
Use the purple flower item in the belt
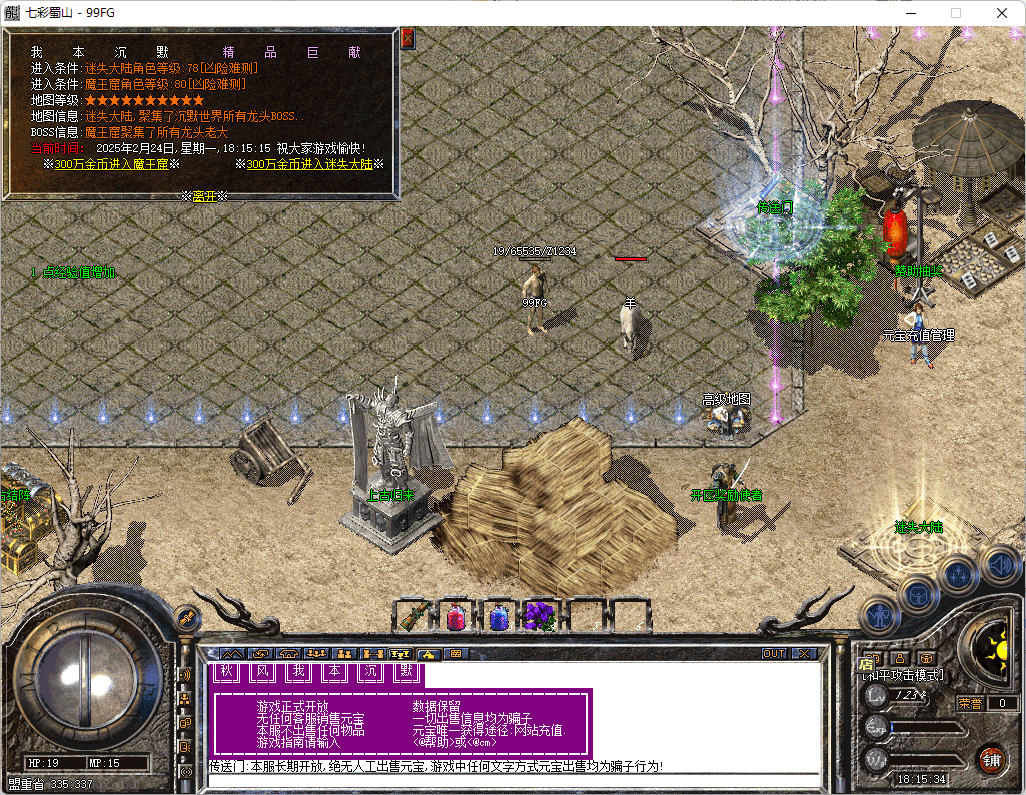tap(540, 617)
